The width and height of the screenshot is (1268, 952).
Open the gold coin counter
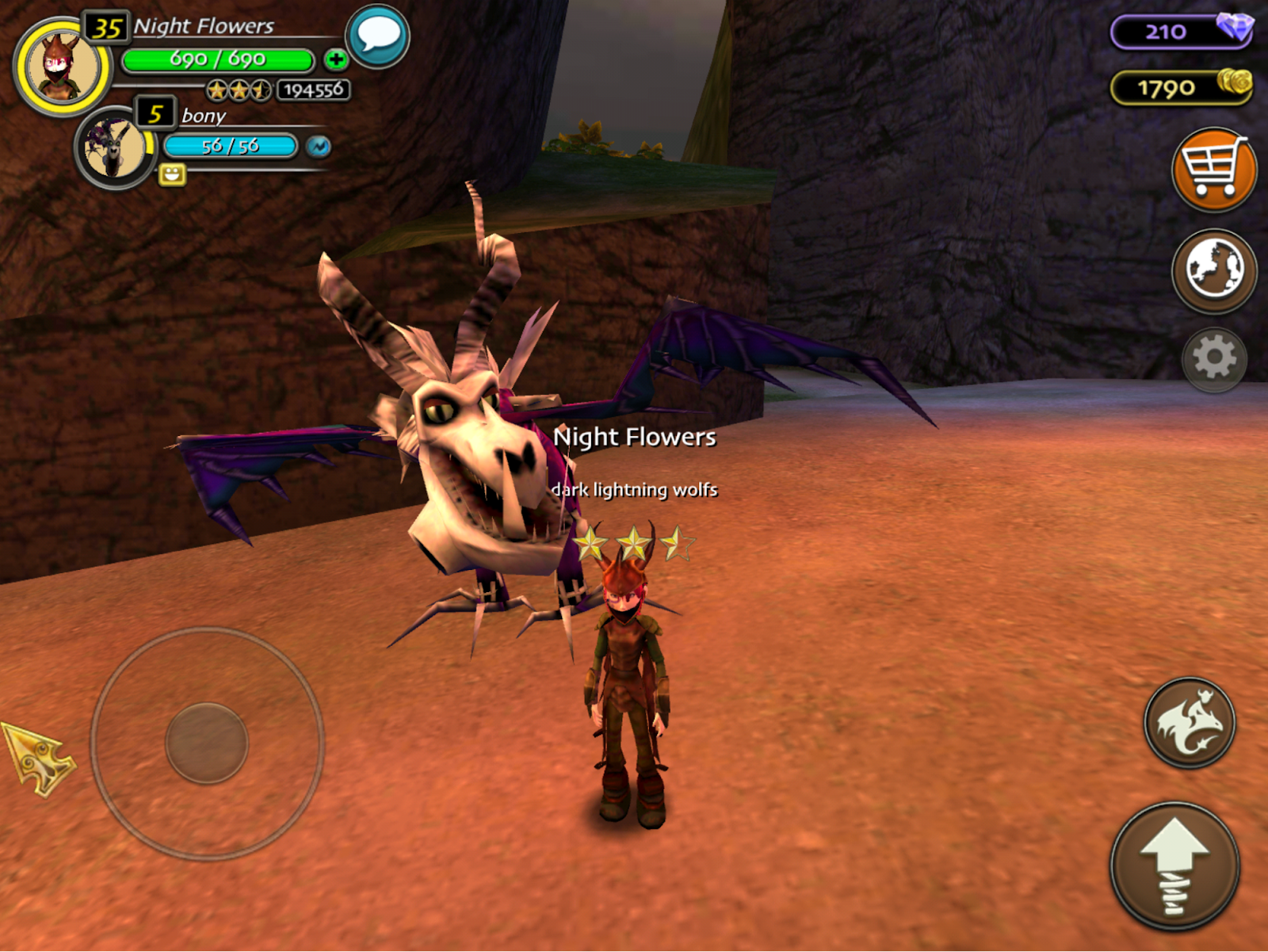1181,87
